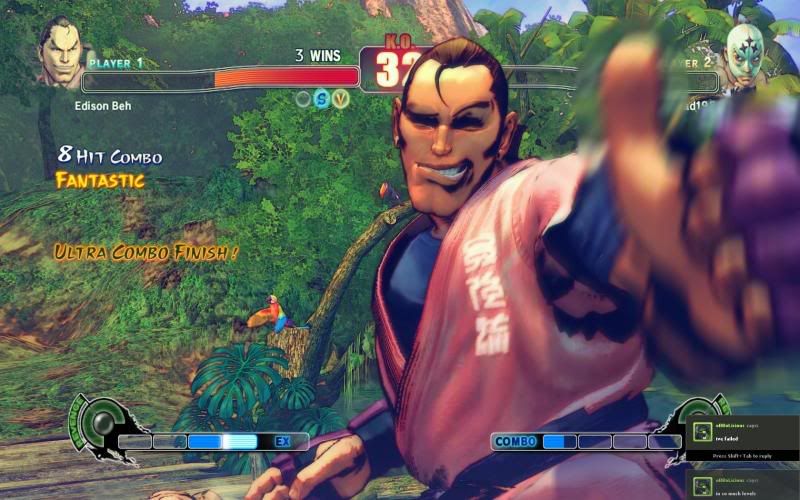The height and width of the screenshot is (500, 800).
Task: Click Player 2's El Fuerte masked portrait
Action: (x=743, y=54)
